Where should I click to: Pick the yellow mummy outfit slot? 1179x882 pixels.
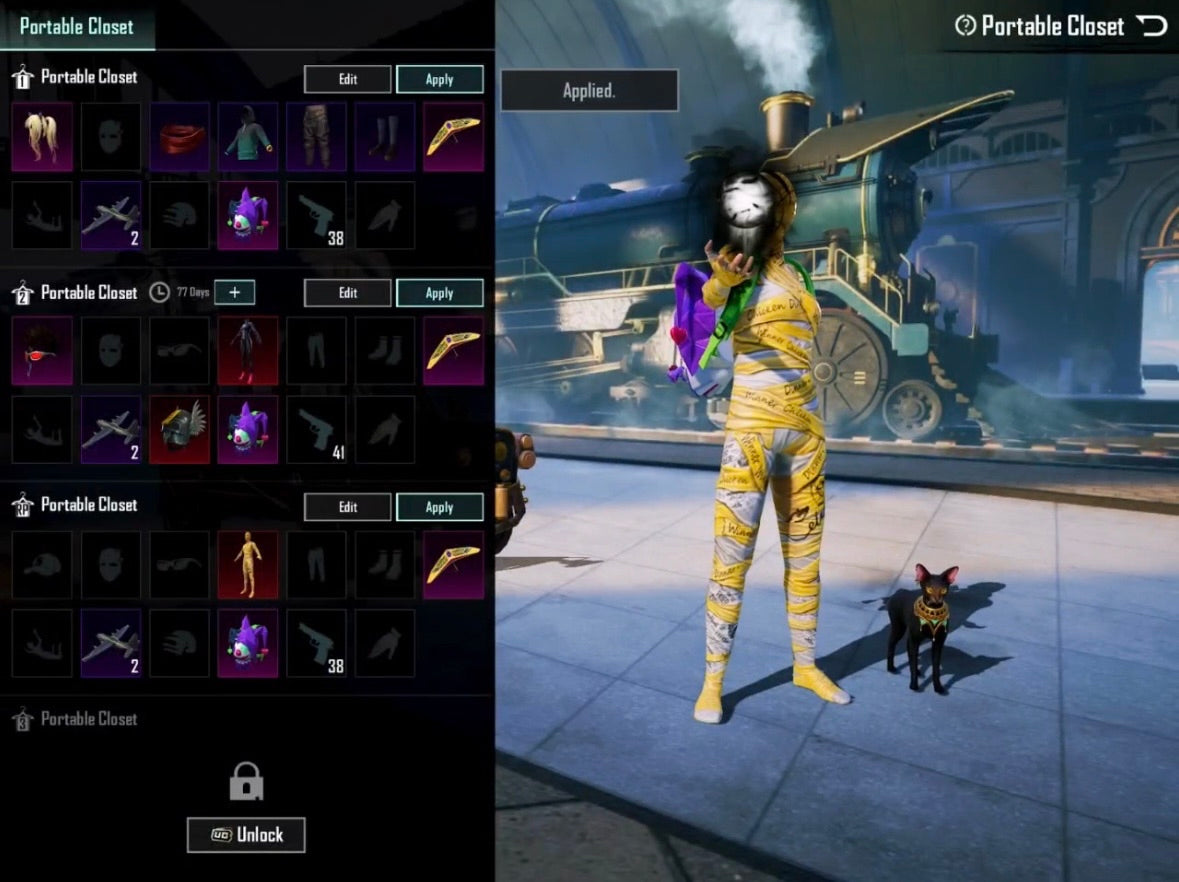[248, 565]
